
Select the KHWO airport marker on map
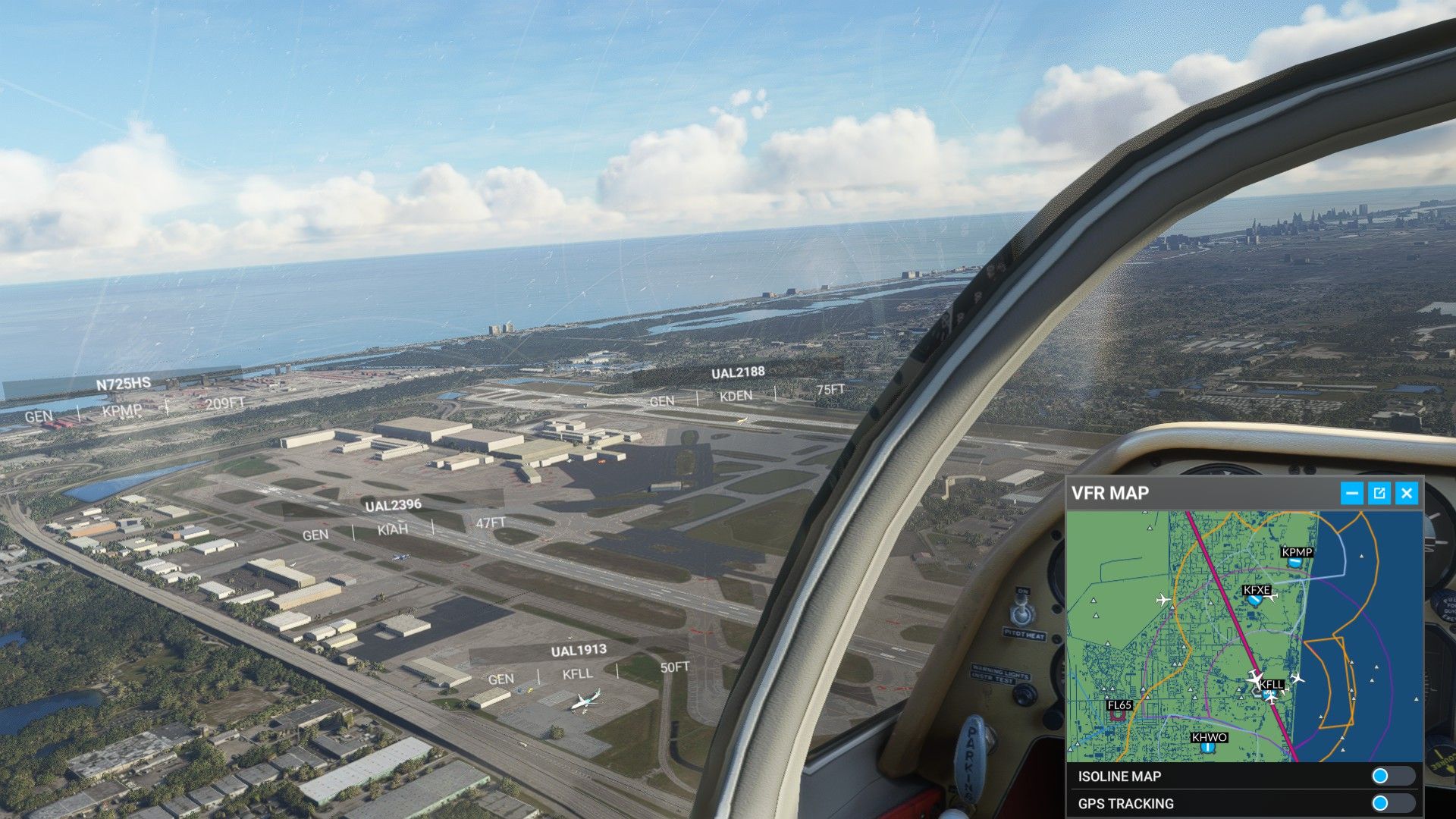pos(1208,747)
